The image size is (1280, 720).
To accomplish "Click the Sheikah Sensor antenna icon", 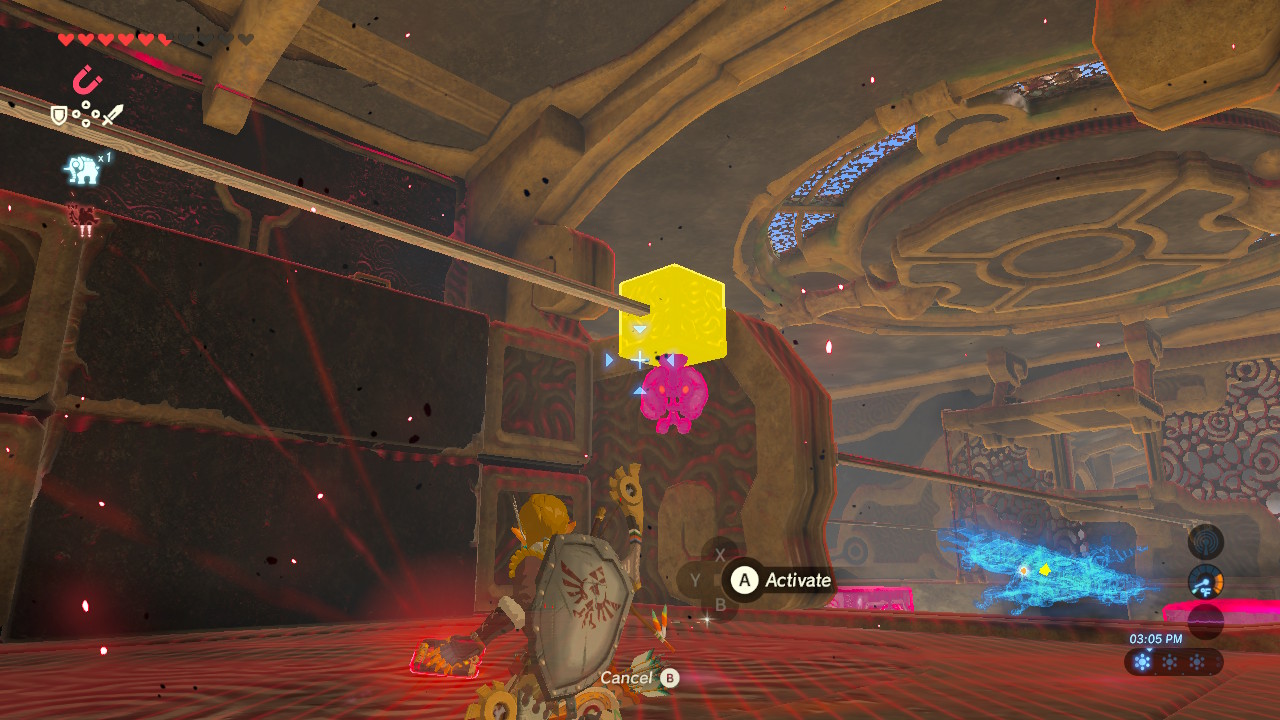I will [x=1206, y=543].
